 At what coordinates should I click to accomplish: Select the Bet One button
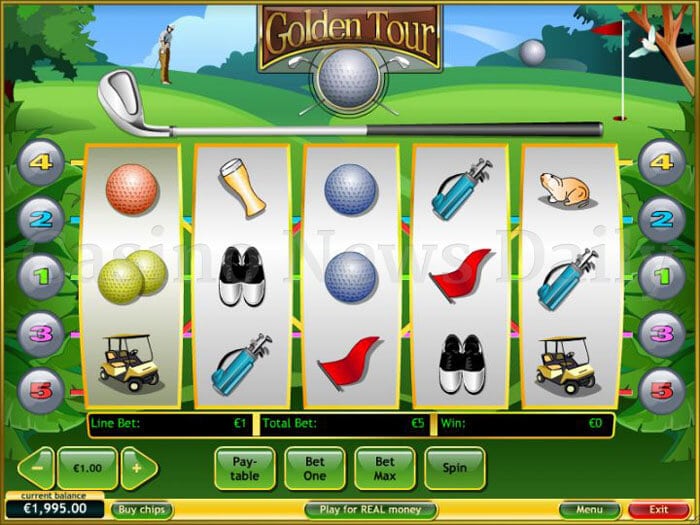[x=315, y=468]
